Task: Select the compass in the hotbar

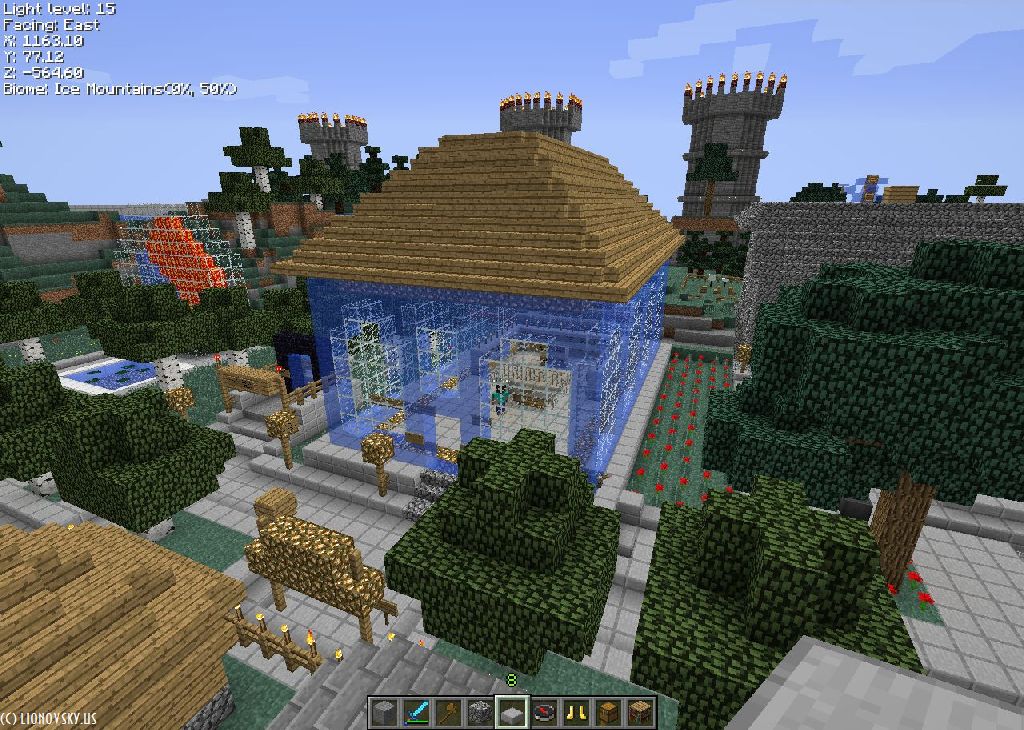Action: 544,712
